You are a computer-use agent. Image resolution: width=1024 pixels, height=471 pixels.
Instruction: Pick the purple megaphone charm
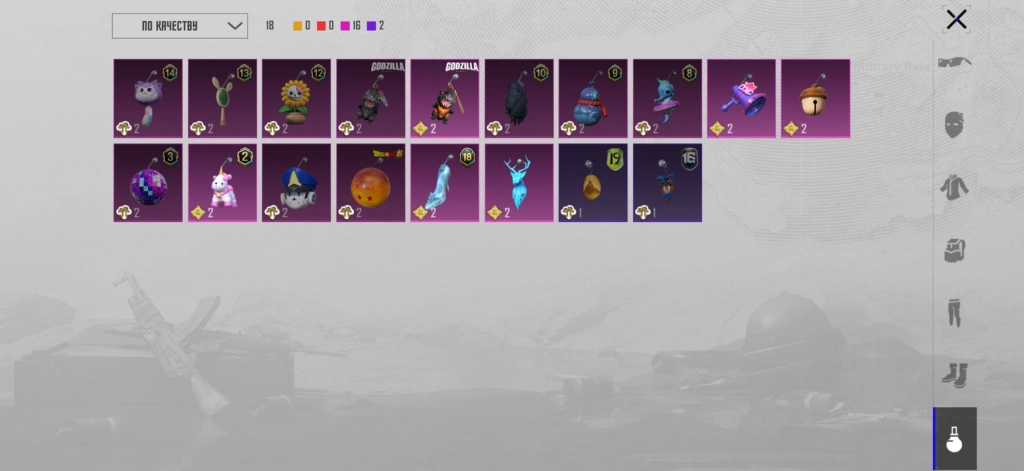pyautogui.click(x=741, y=98)
